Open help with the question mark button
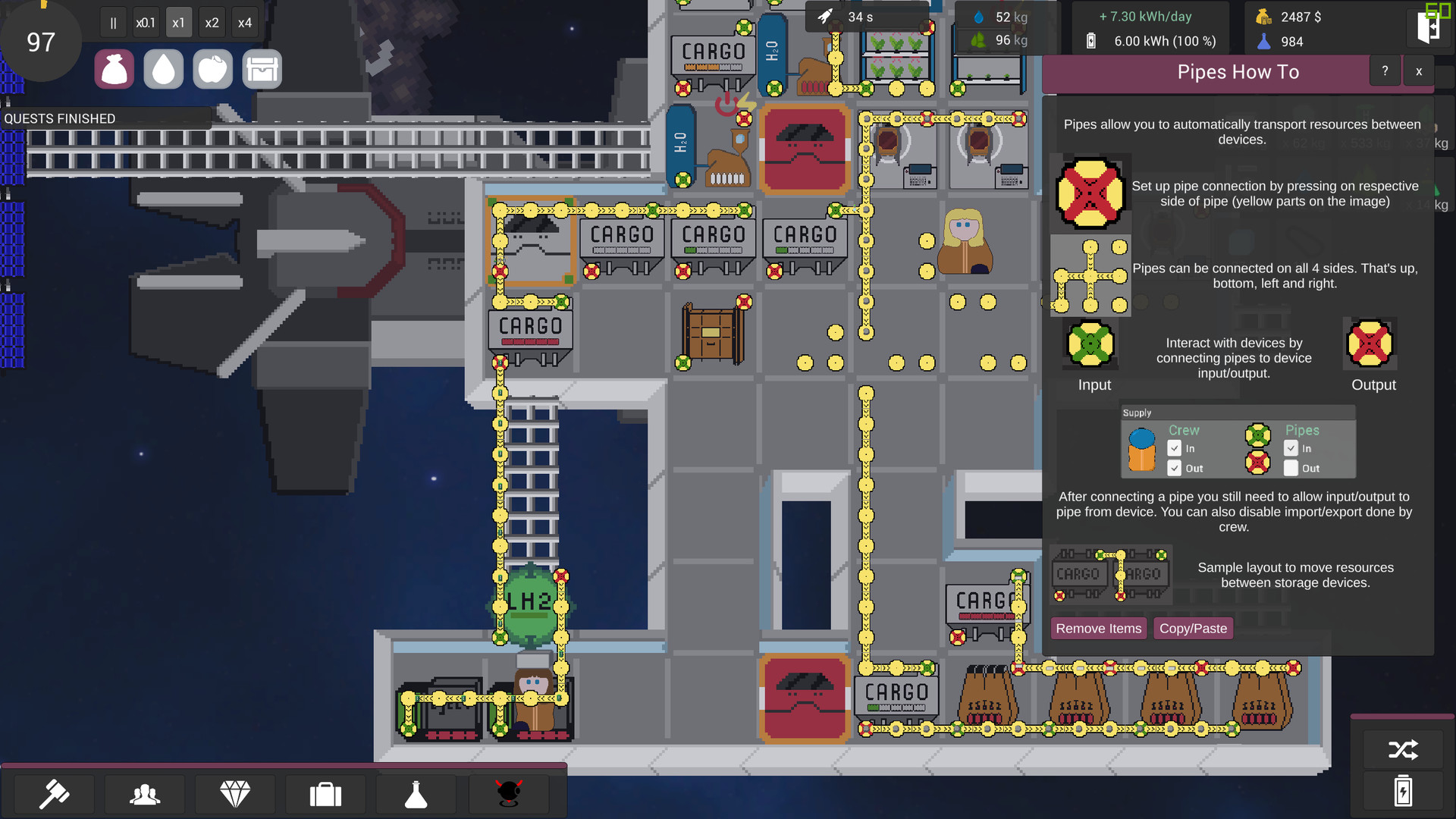1456x819 pixels. [1385, 71]
